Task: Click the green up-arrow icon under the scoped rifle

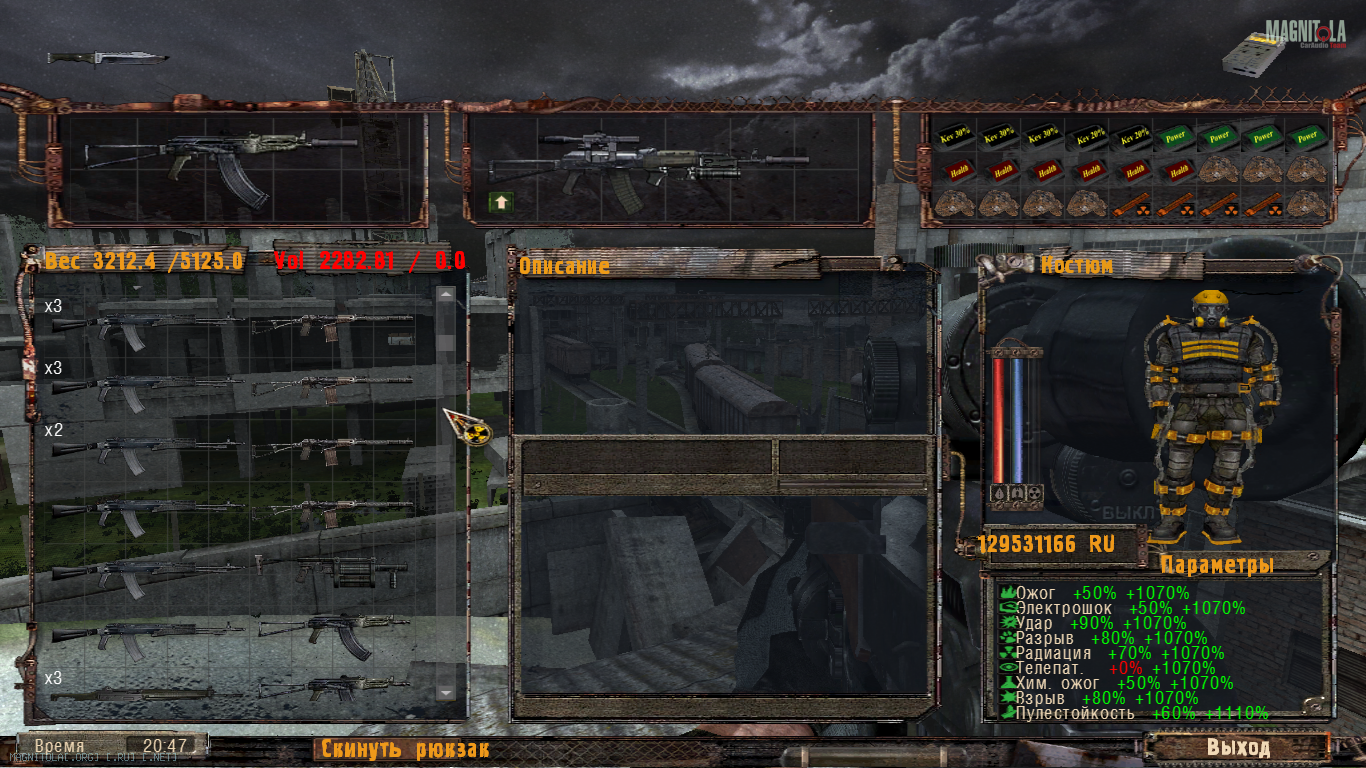Action: coord(500,202)
